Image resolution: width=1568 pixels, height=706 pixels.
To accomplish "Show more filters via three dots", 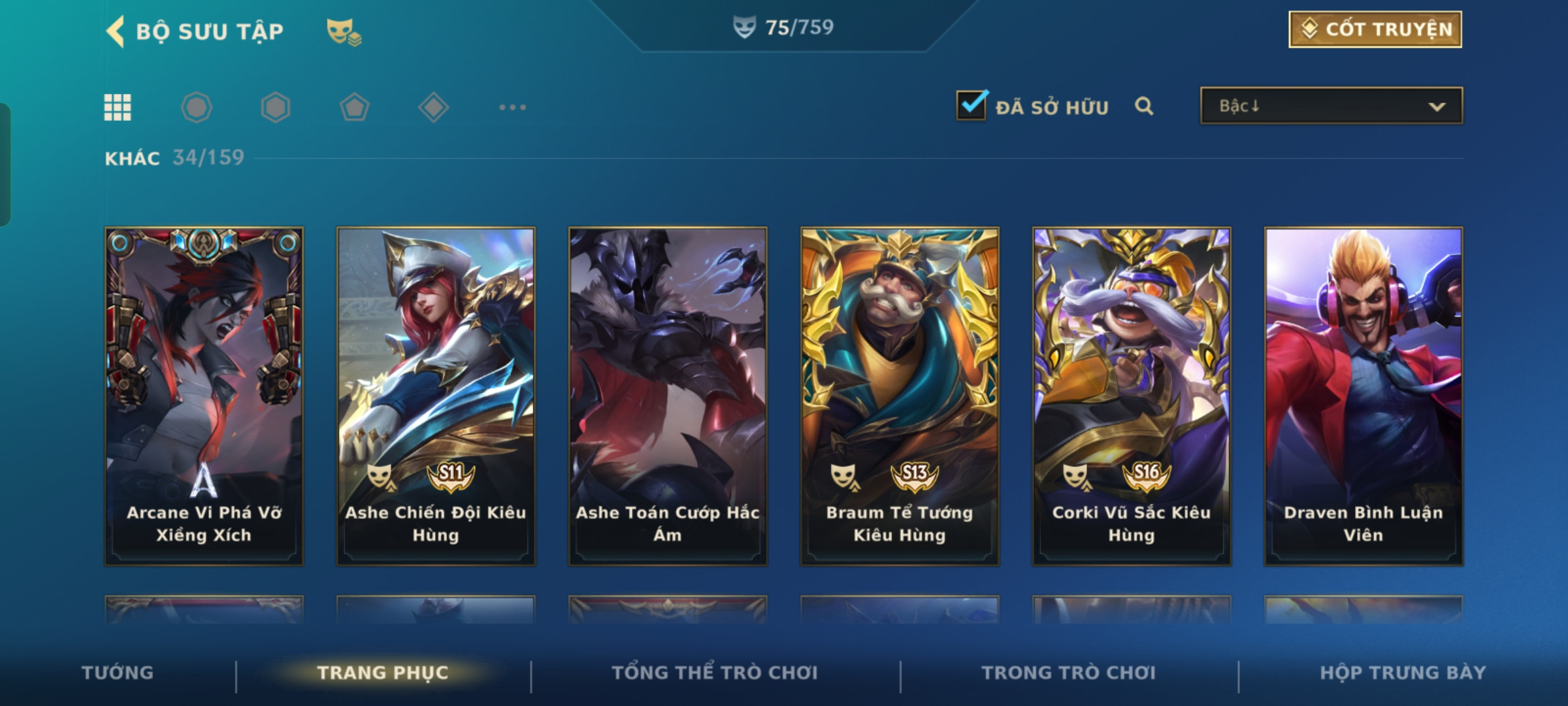I will (512, 107).
